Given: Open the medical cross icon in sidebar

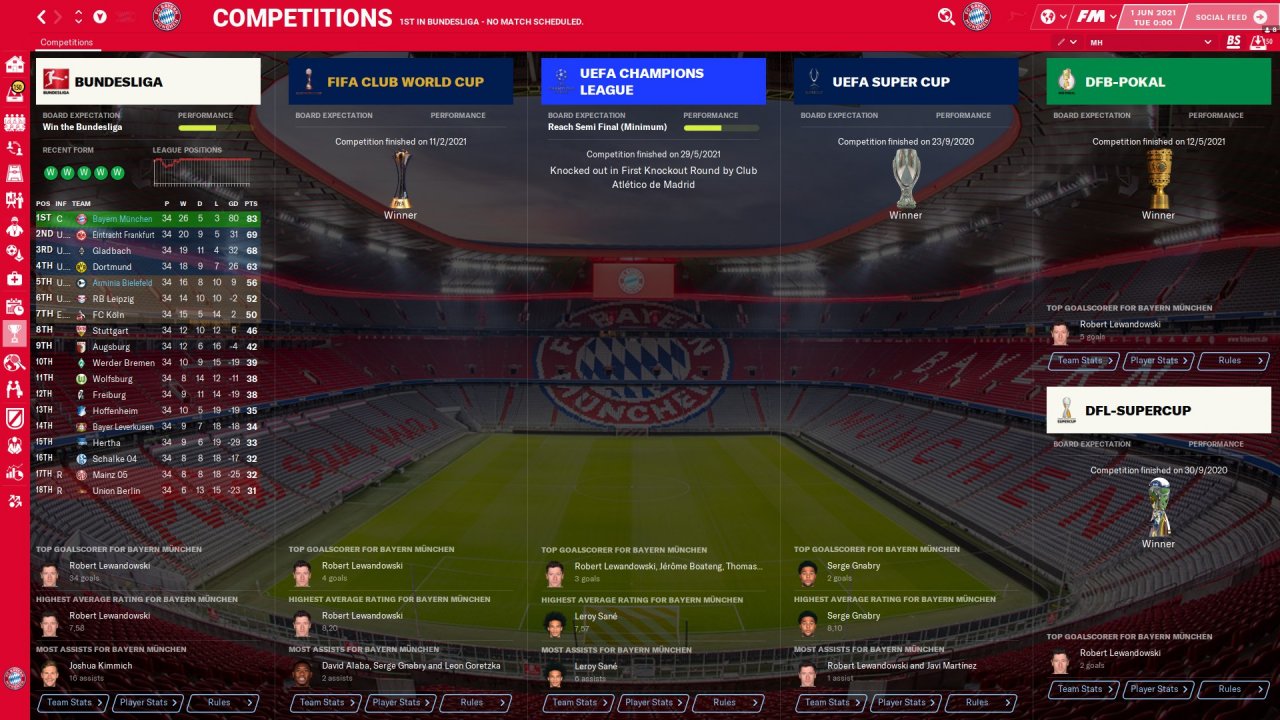Looking at the screenshot, I should (x=15, y=278).
